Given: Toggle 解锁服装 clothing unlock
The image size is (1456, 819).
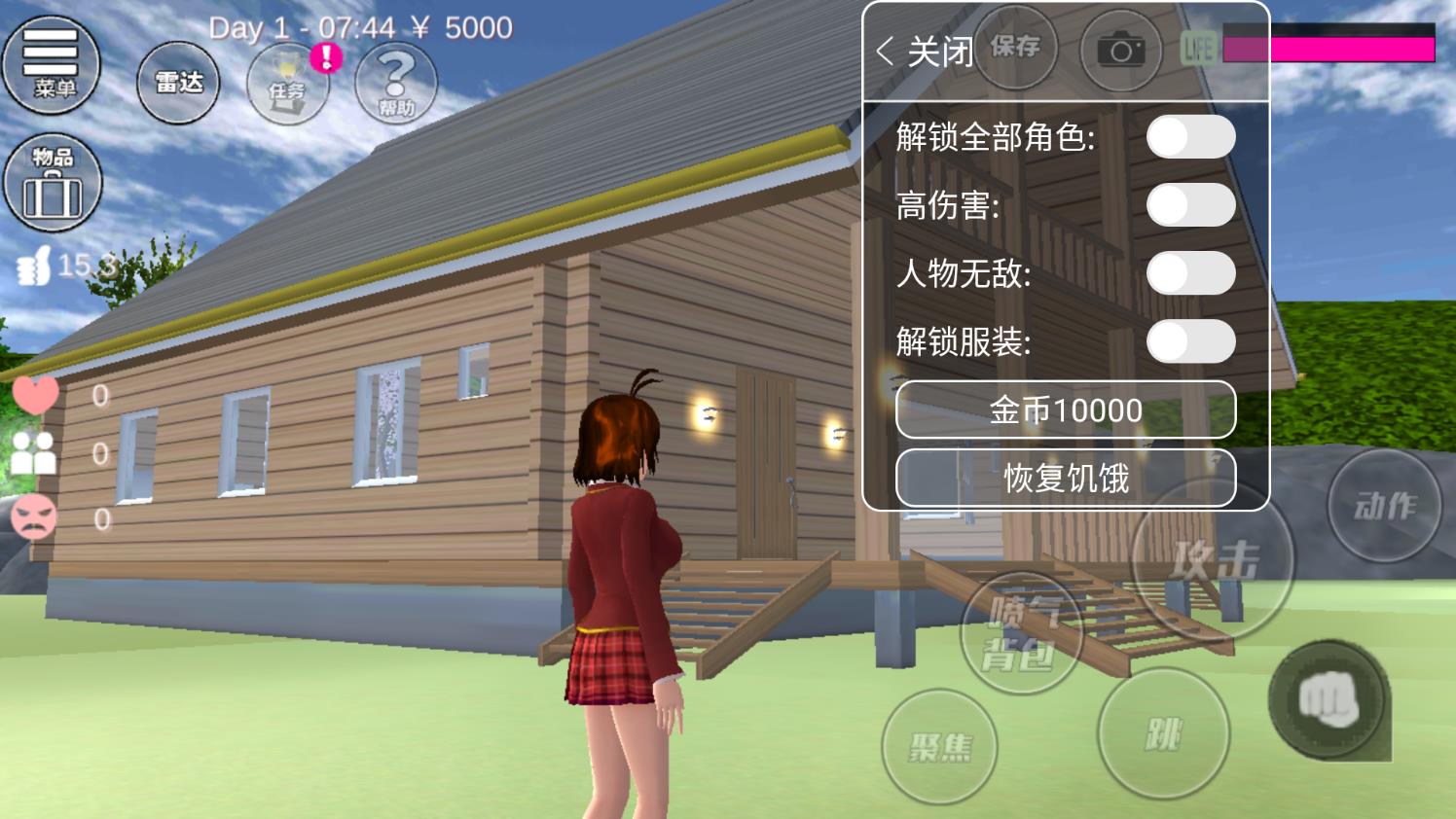Looking at the screenshot, I should point(1191,341).
